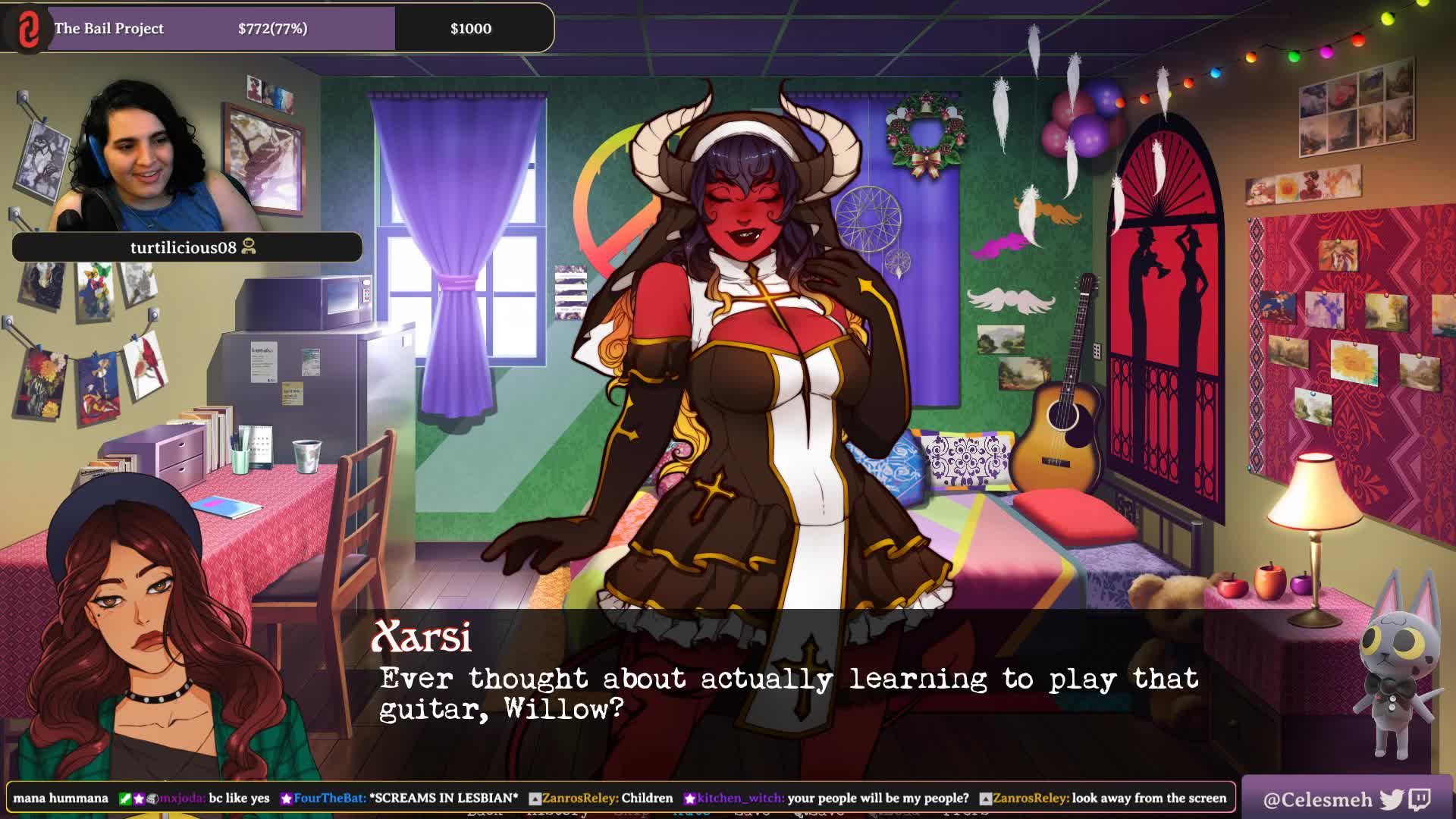The width and height of the screenshot is (1456, 819).
Task: Click The Bail Project donation bar
Action: pyautogui.click(x=278, y=29)
